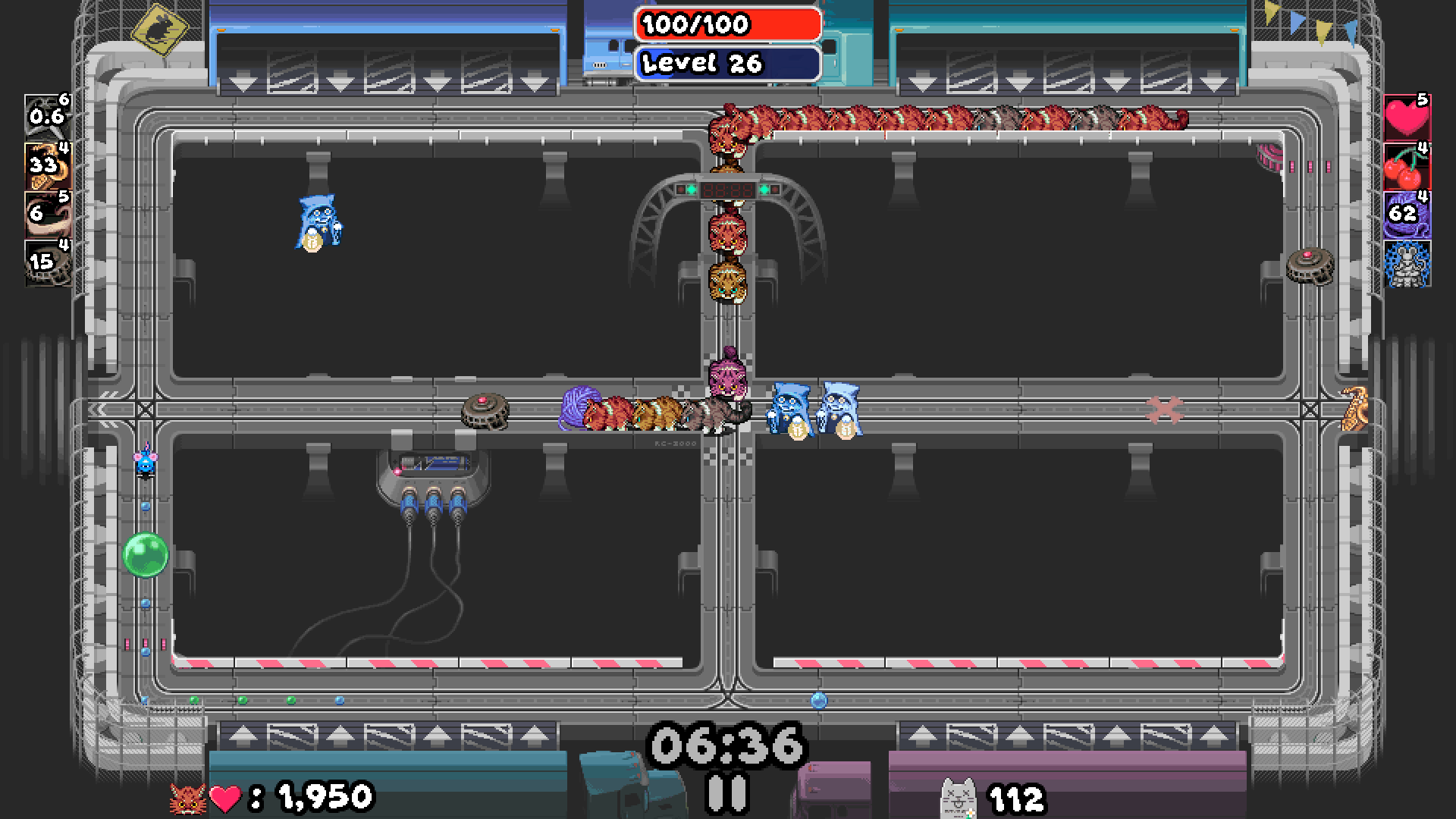Screen dimensions: 1456x819
Task: Choose the purple yarn ball ability
Action: (x=1407, y=215)
